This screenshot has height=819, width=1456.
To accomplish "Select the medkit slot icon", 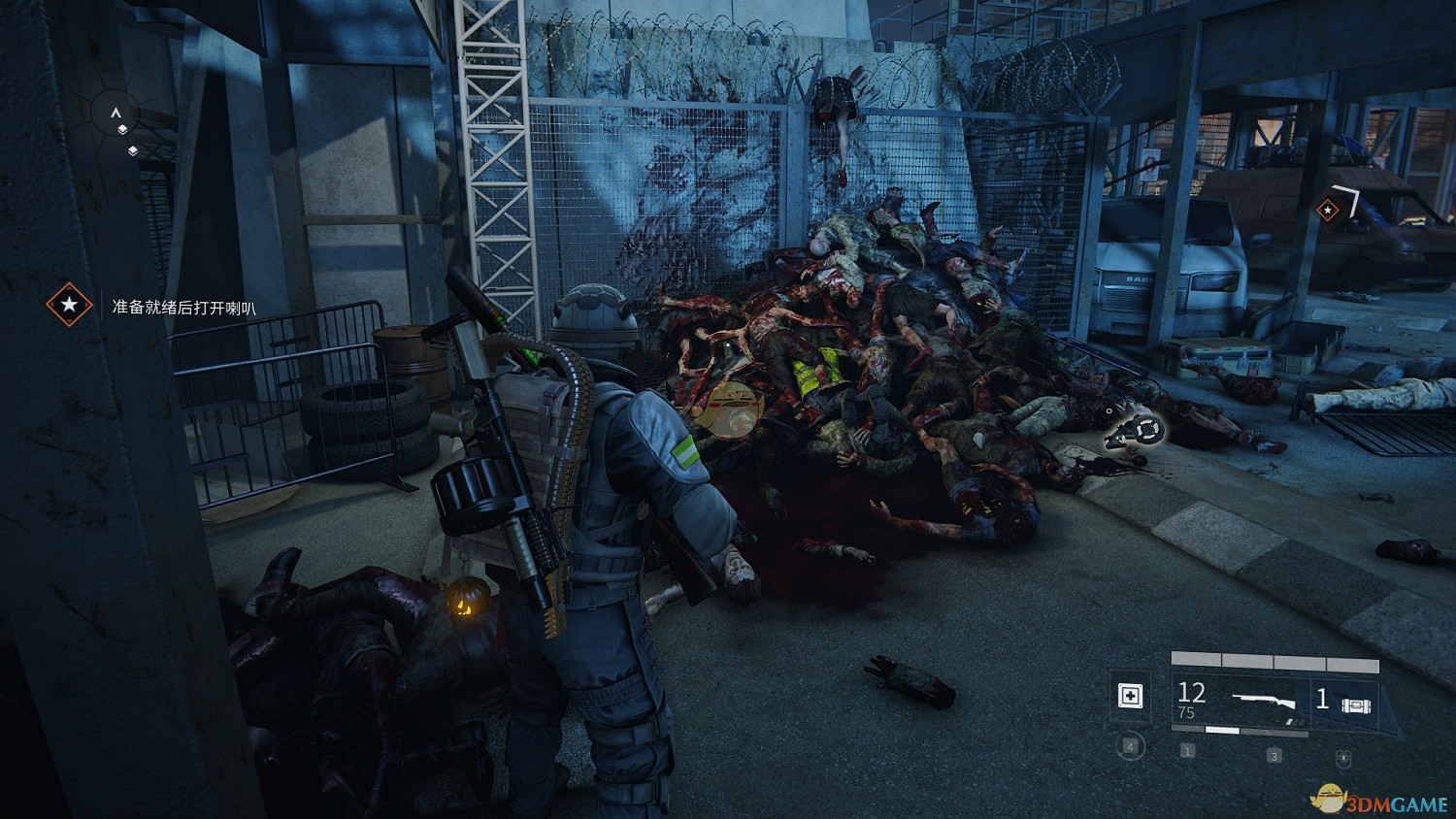I will [1131, 696].
